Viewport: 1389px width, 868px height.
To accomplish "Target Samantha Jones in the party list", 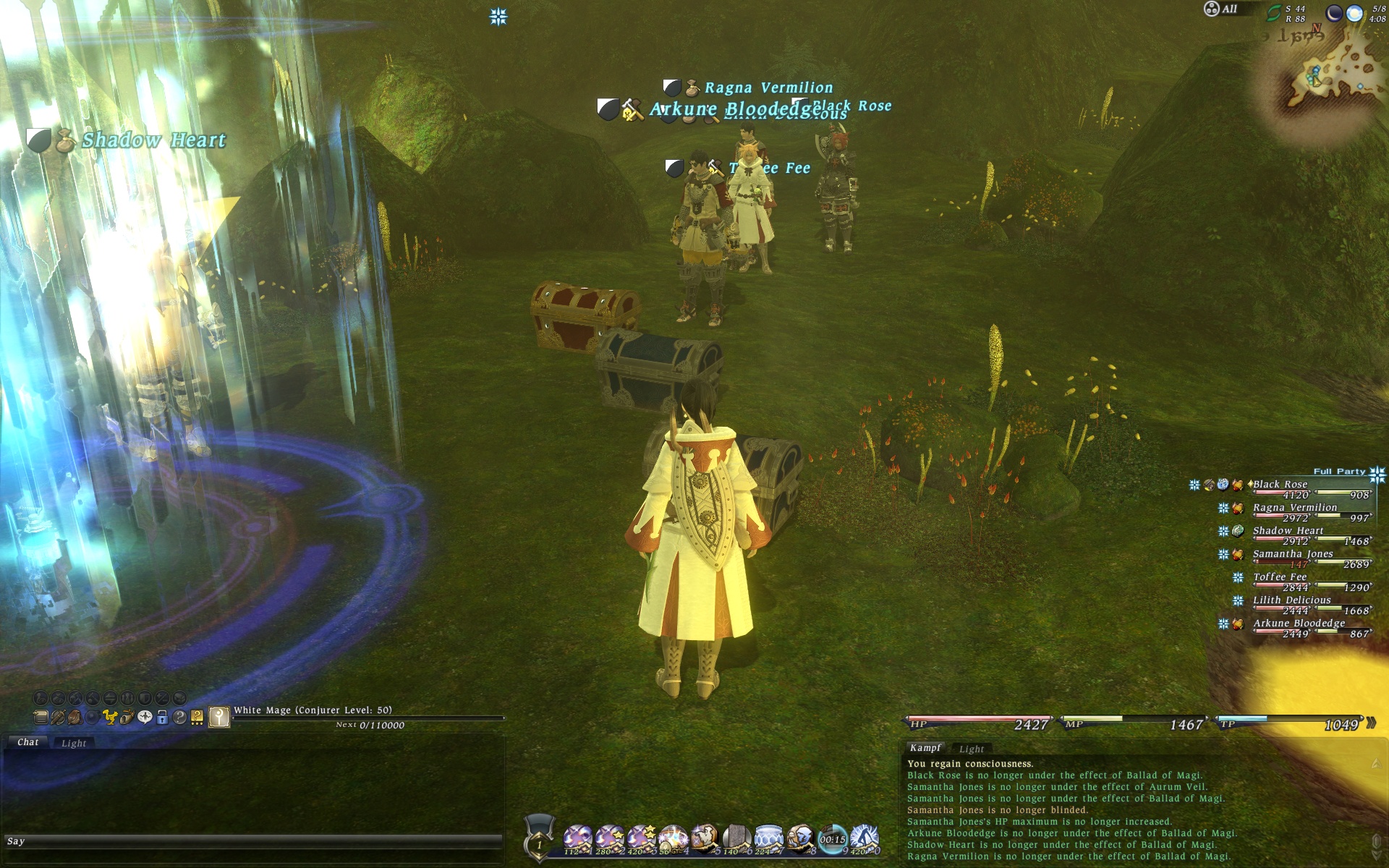I will pos(1293,554).
